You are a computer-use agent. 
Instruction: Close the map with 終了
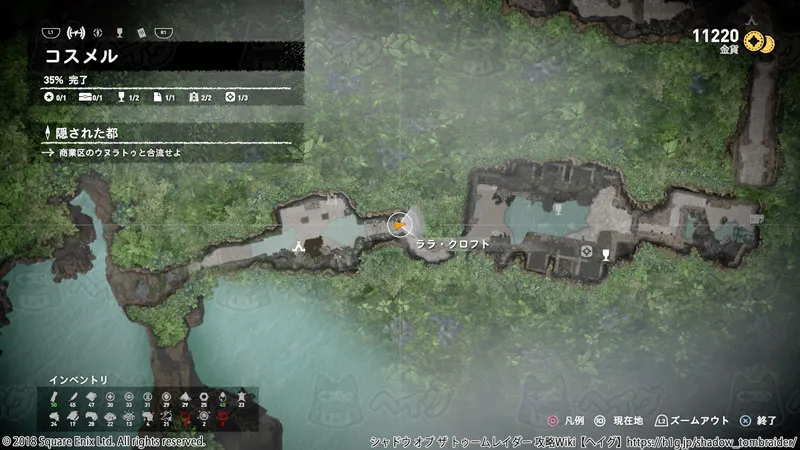pyautogui.click(x=763, y=422)
